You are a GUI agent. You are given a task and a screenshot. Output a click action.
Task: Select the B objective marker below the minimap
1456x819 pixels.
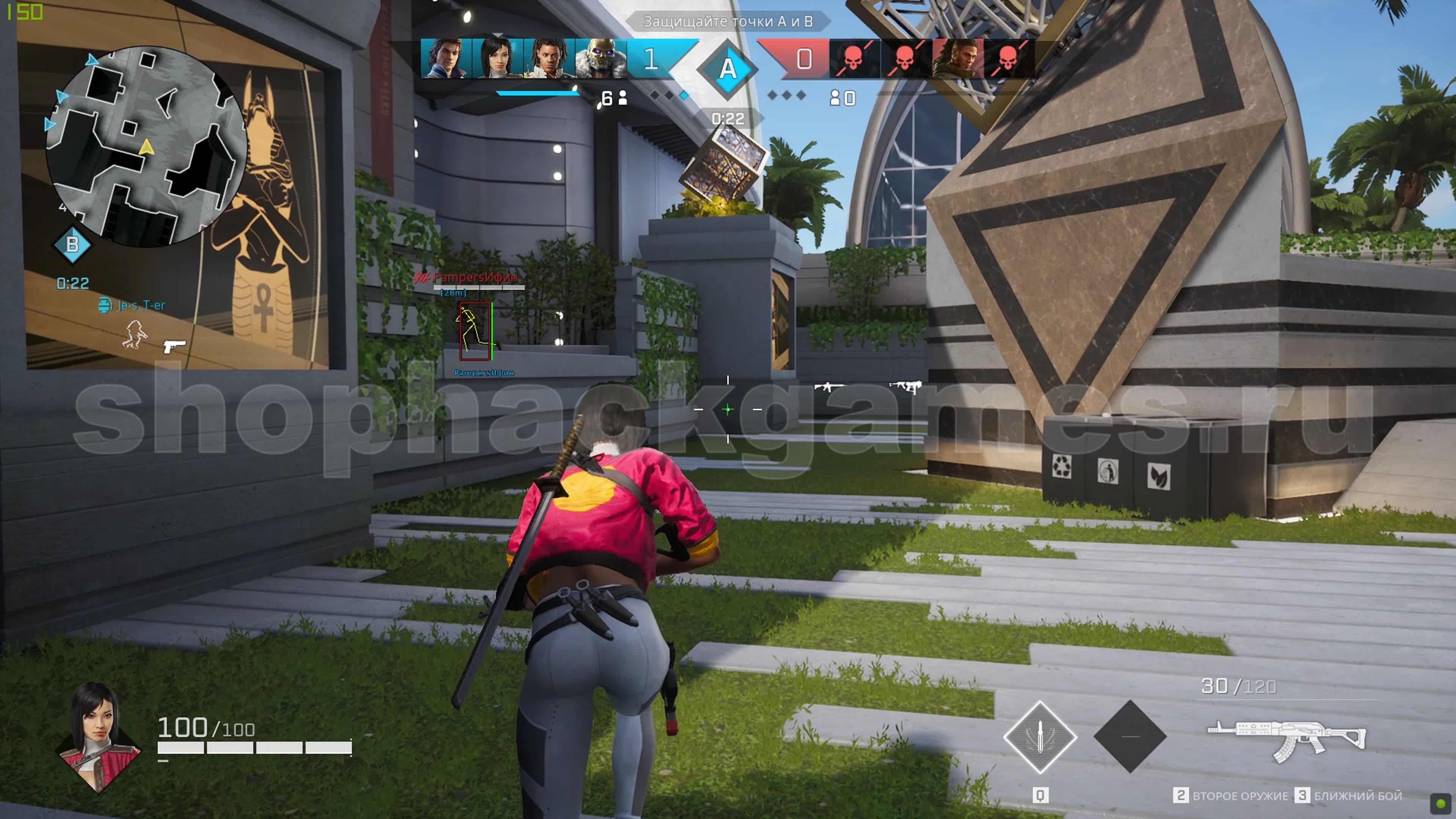tap(72, 245)
